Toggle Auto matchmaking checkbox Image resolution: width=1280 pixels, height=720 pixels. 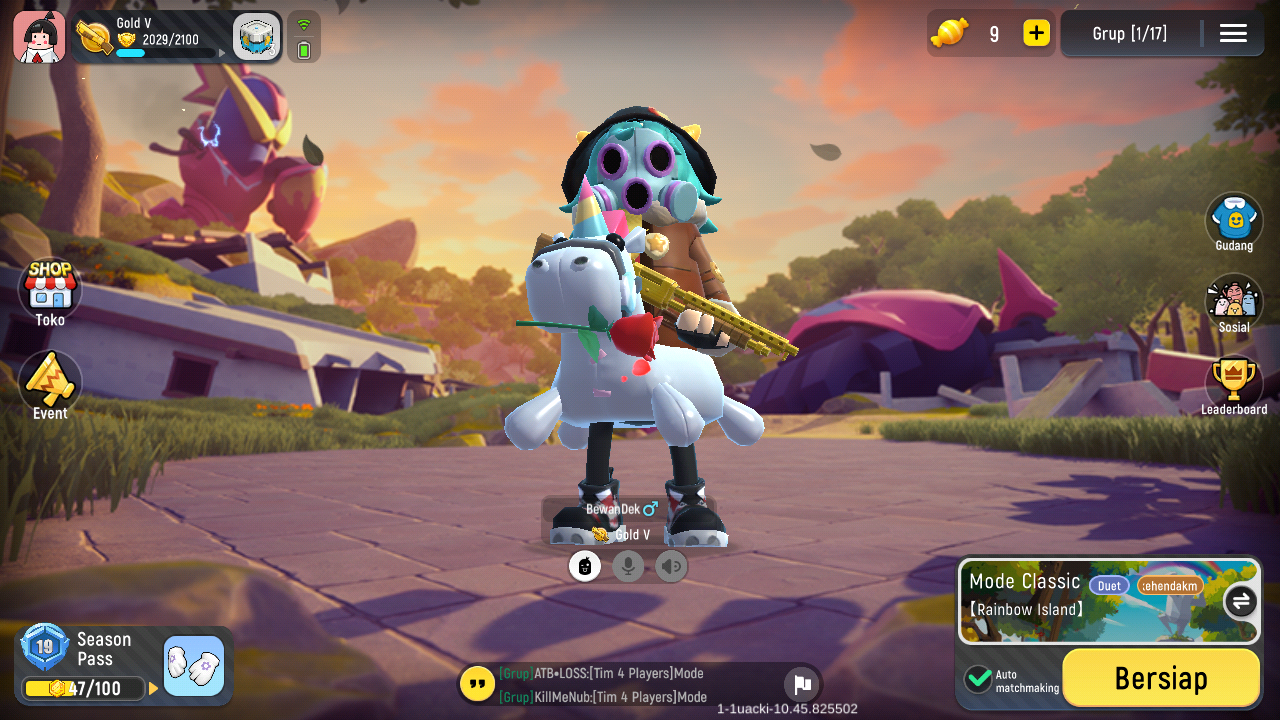coord(978,679)
